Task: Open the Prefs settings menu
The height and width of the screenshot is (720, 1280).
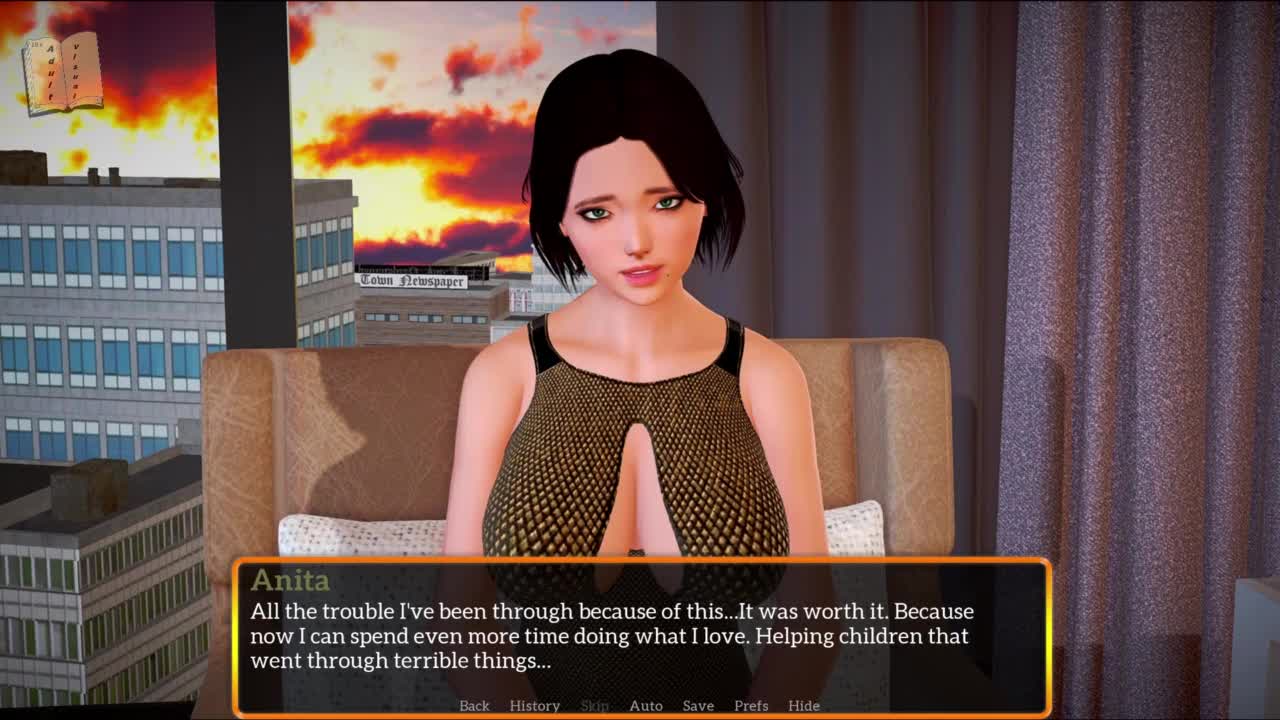Action: pyautogui.click(x=751, y=705)
